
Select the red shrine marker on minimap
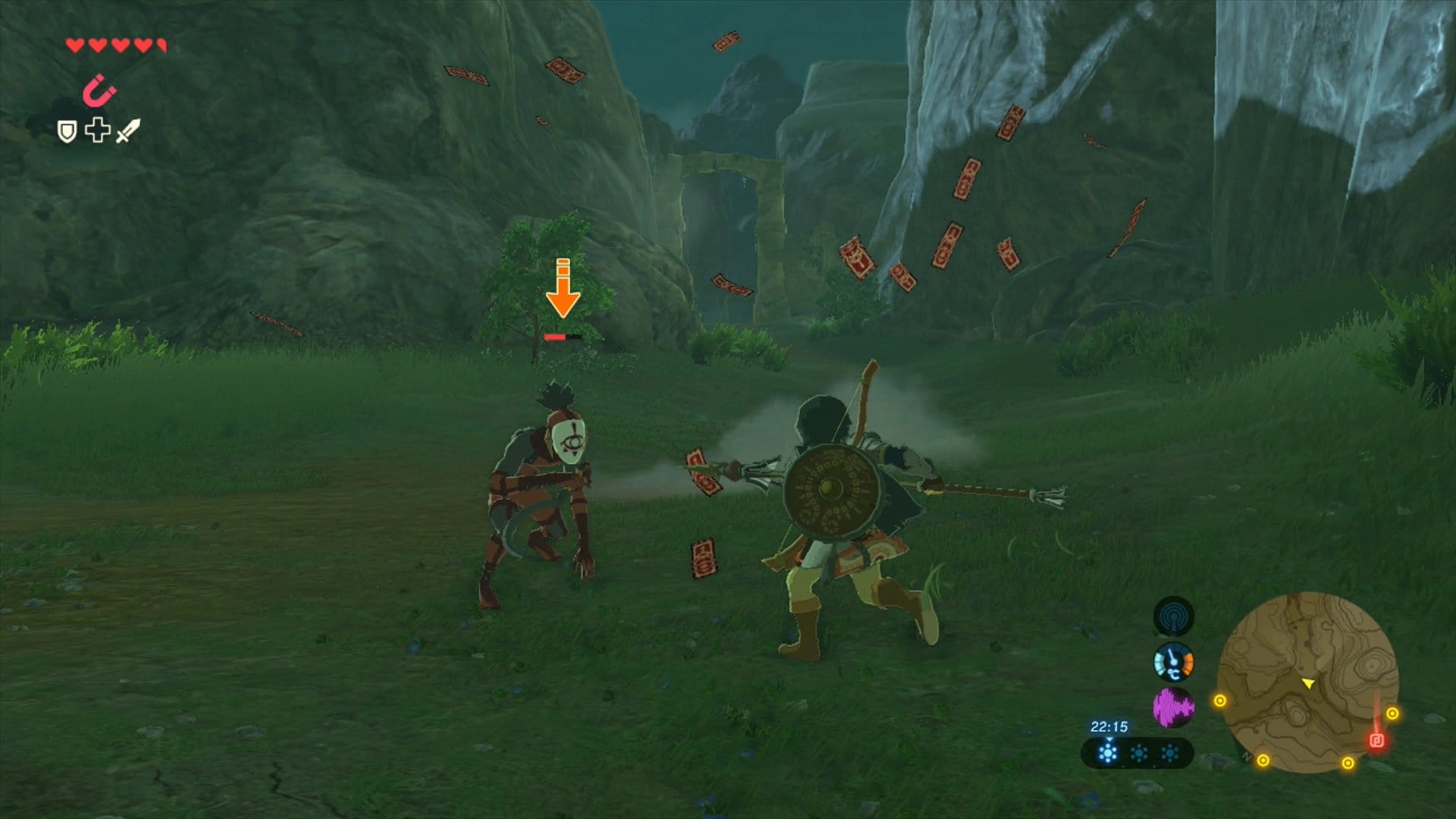click(1376, 740)
